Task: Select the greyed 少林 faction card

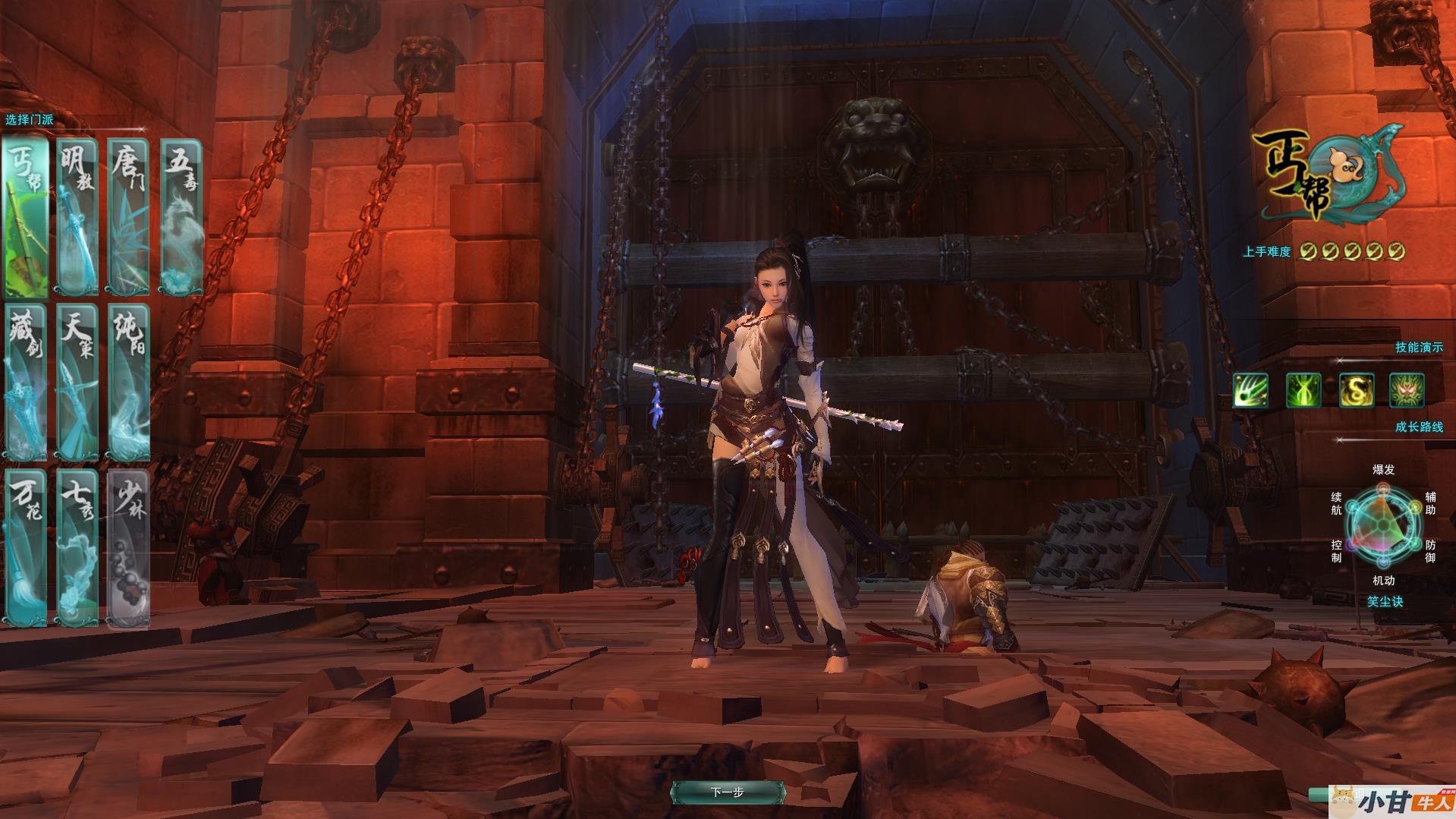Action: (128, 548)
